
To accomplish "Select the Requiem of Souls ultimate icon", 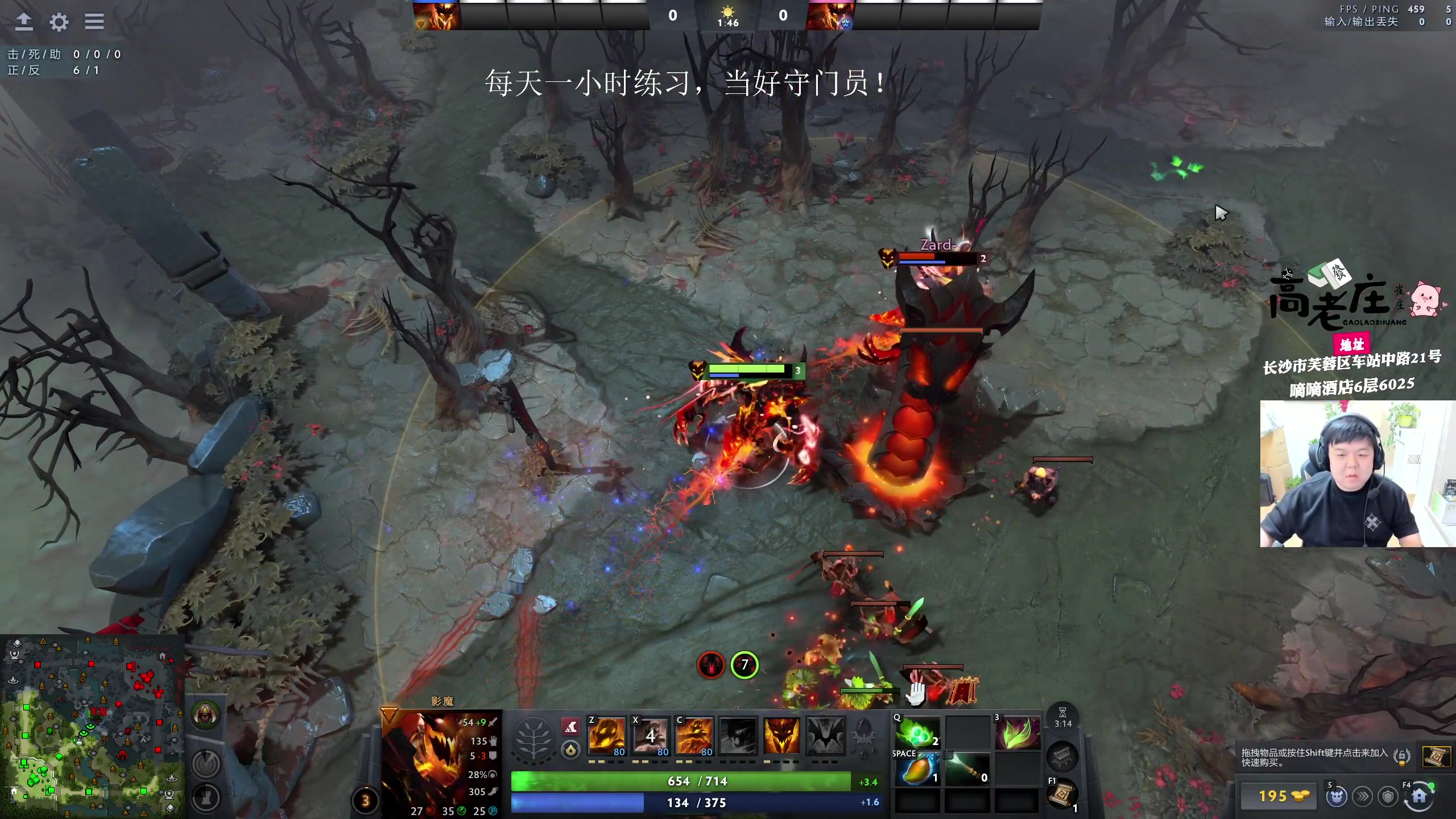I will [825, 736].
